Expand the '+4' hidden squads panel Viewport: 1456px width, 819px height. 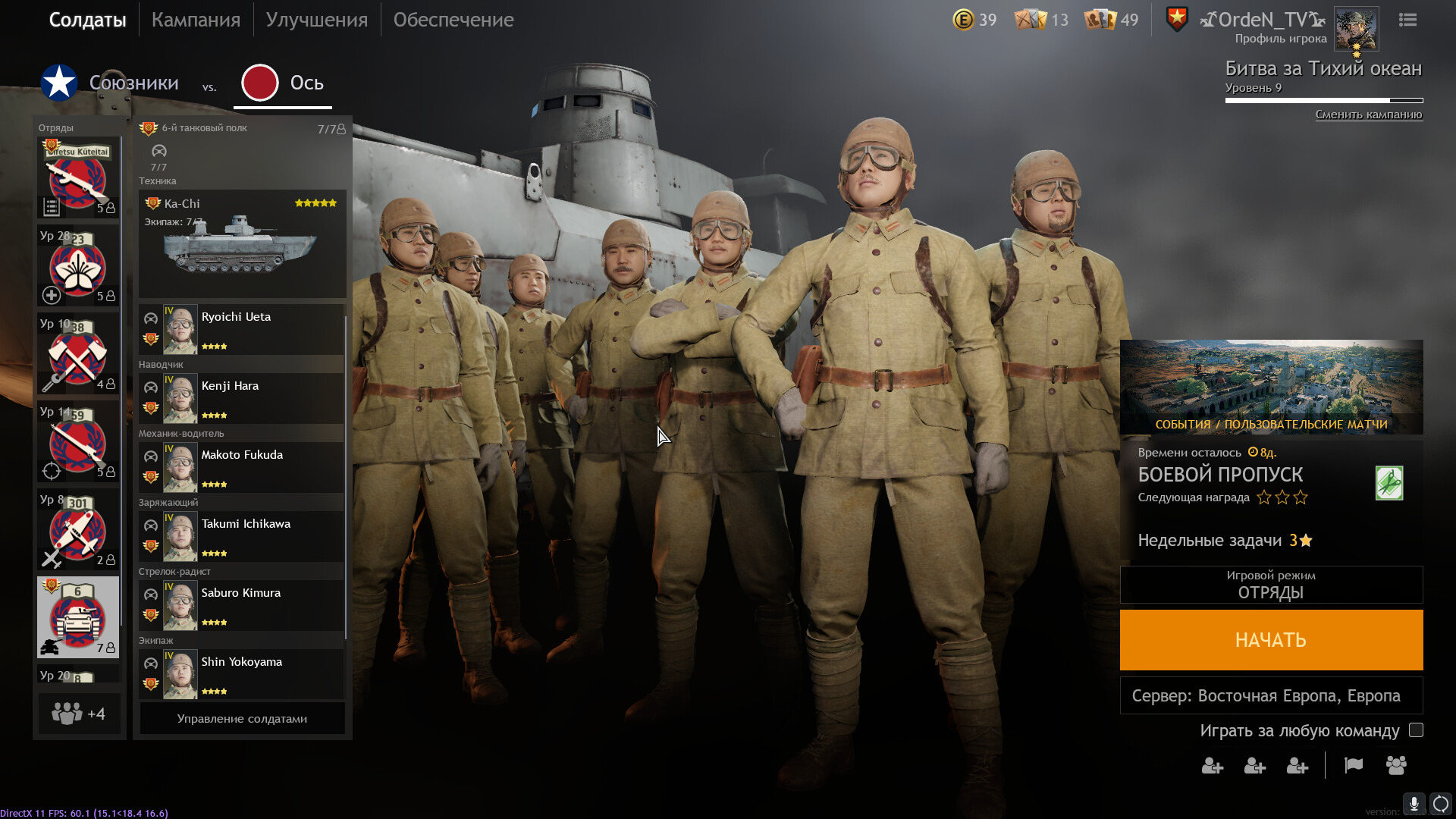click(78, 713)
